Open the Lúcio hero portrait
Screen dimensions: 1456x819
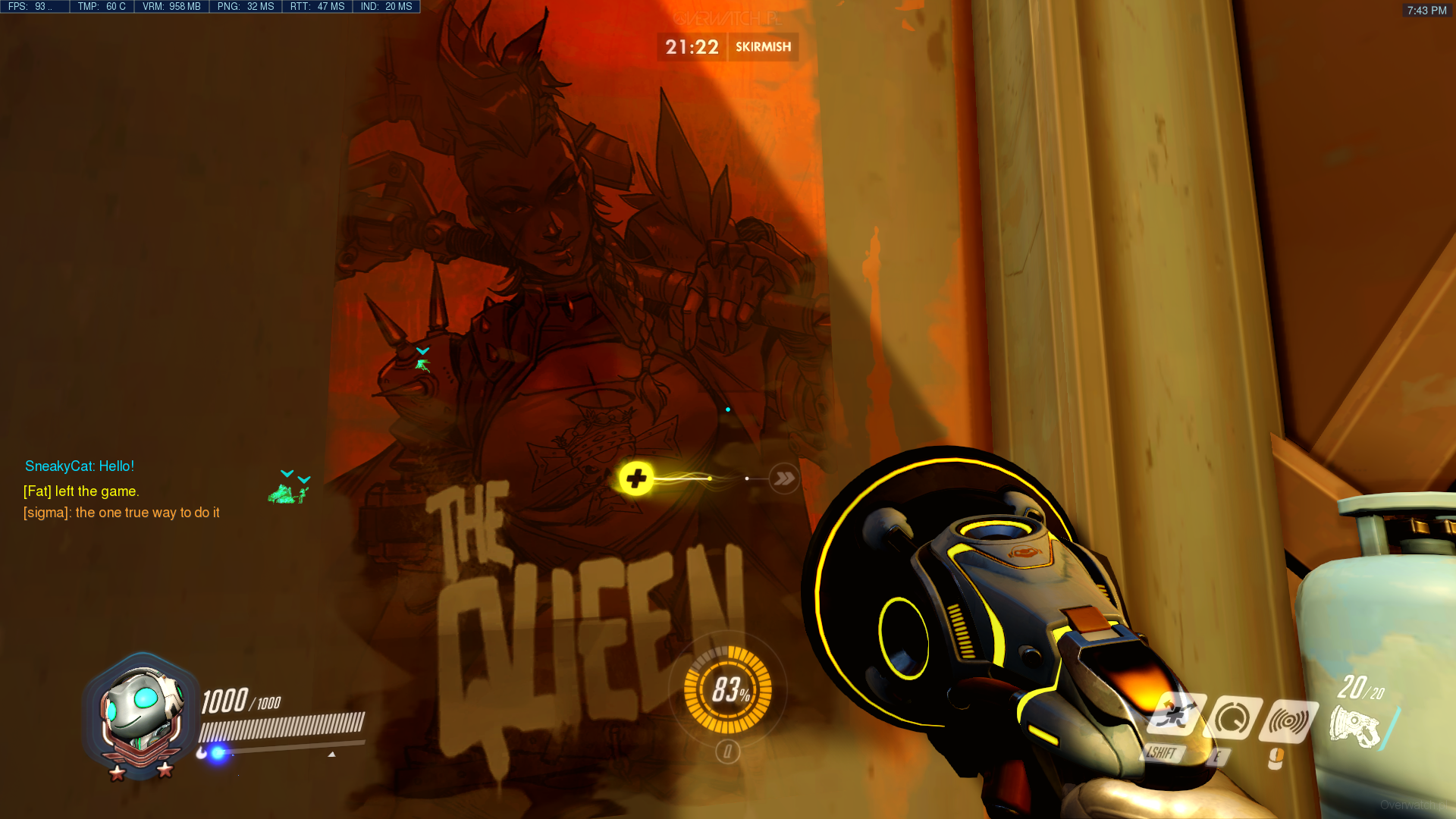[141, 715]
